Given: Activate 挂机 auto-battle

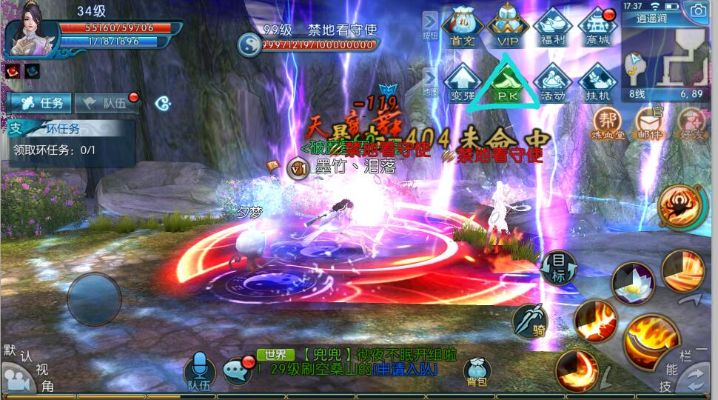Looking at the screenshot, I should [x=596, y=80].
